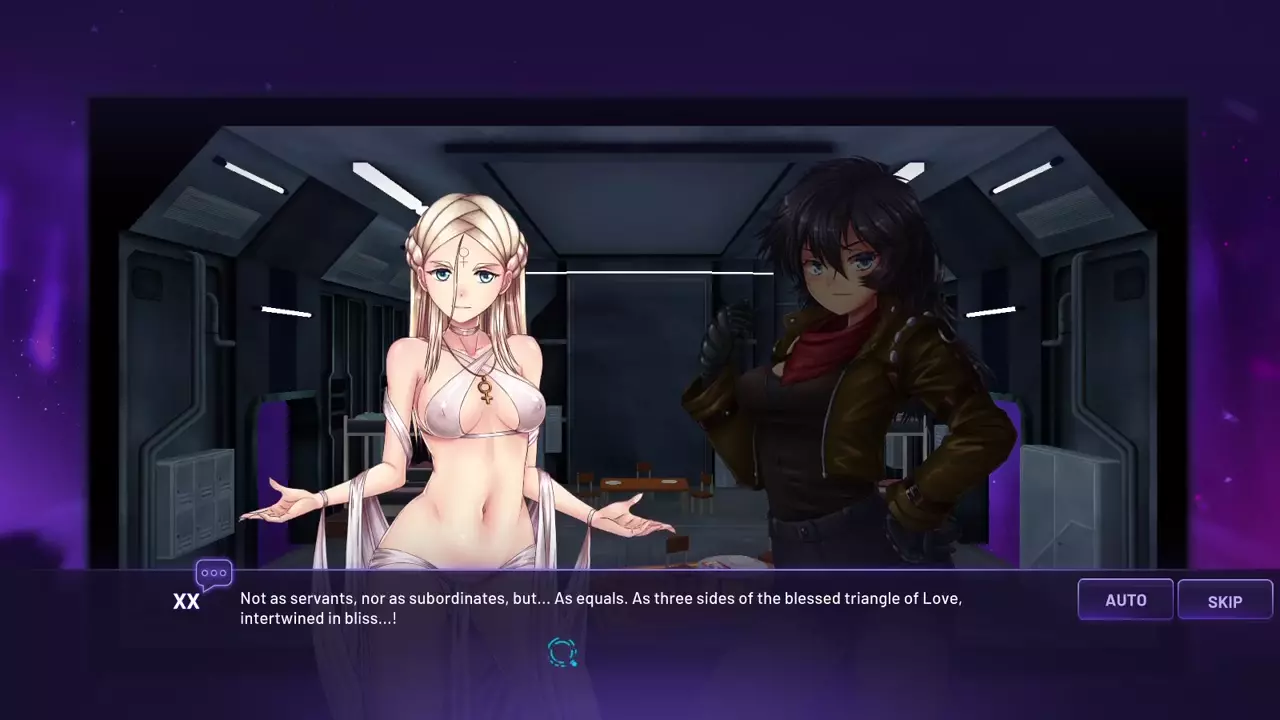Enable AUTO dialogue advance
The width and height of the screenshot is (1280, 720).
(1125, 600)
